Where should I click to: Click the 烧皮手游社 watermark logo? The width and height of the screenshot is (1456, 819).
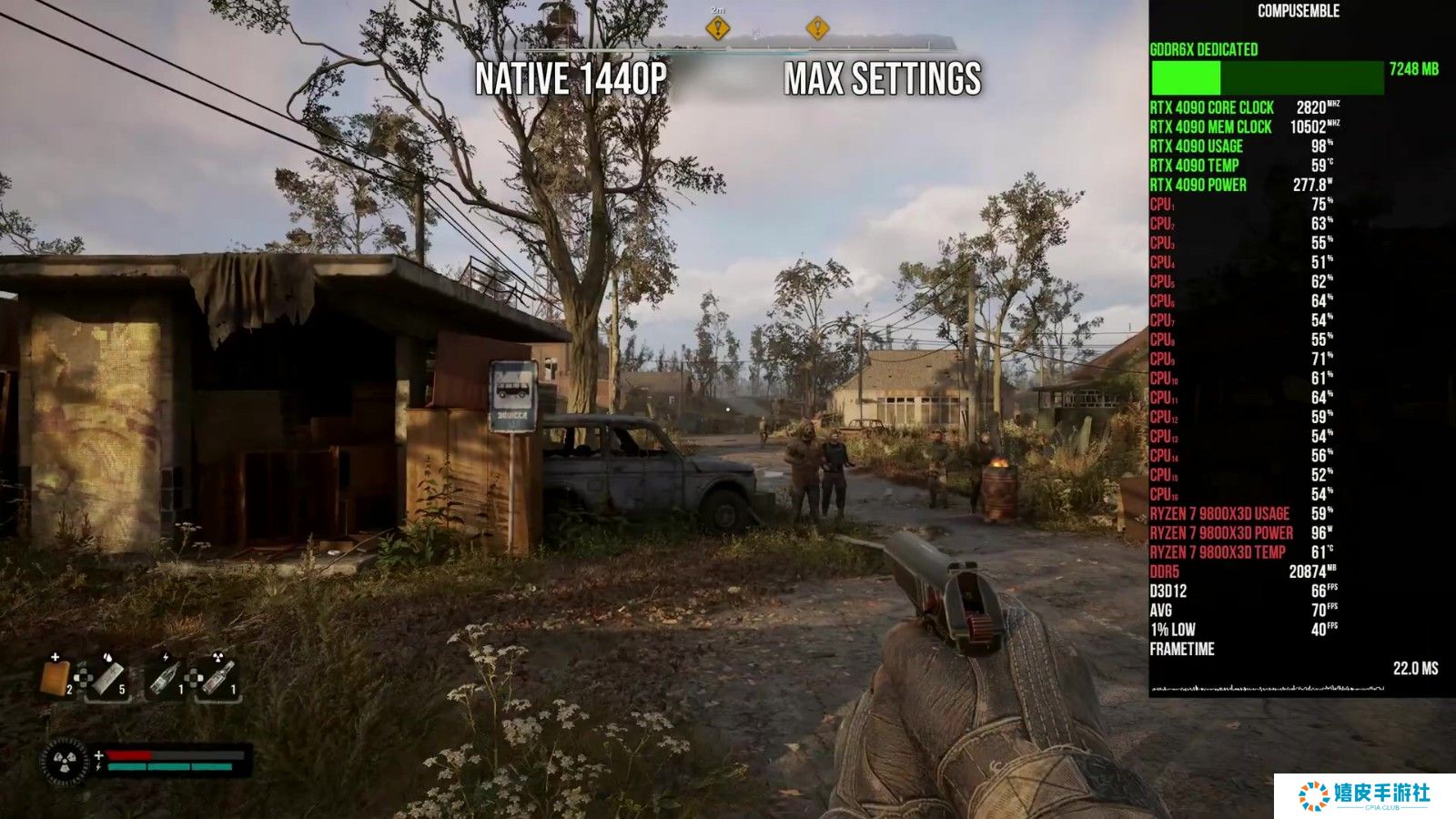(1364, 795)
